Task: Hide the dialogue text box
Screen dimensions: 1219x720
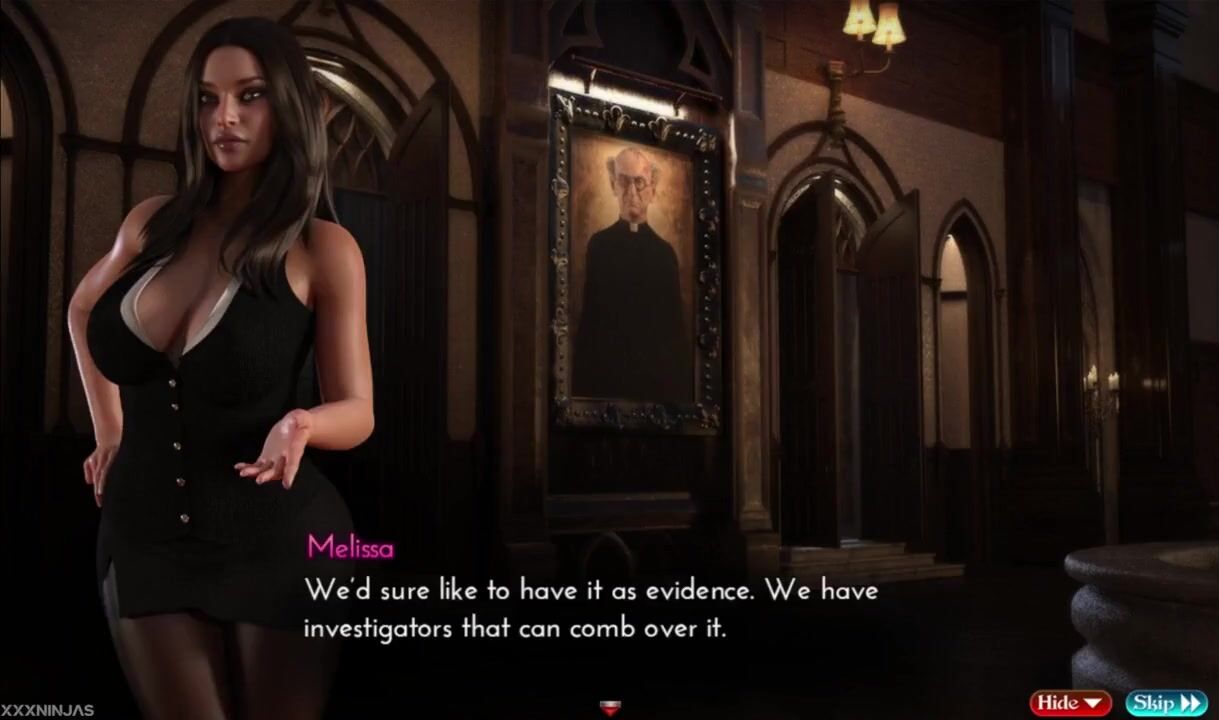Action: [1071, 703]
